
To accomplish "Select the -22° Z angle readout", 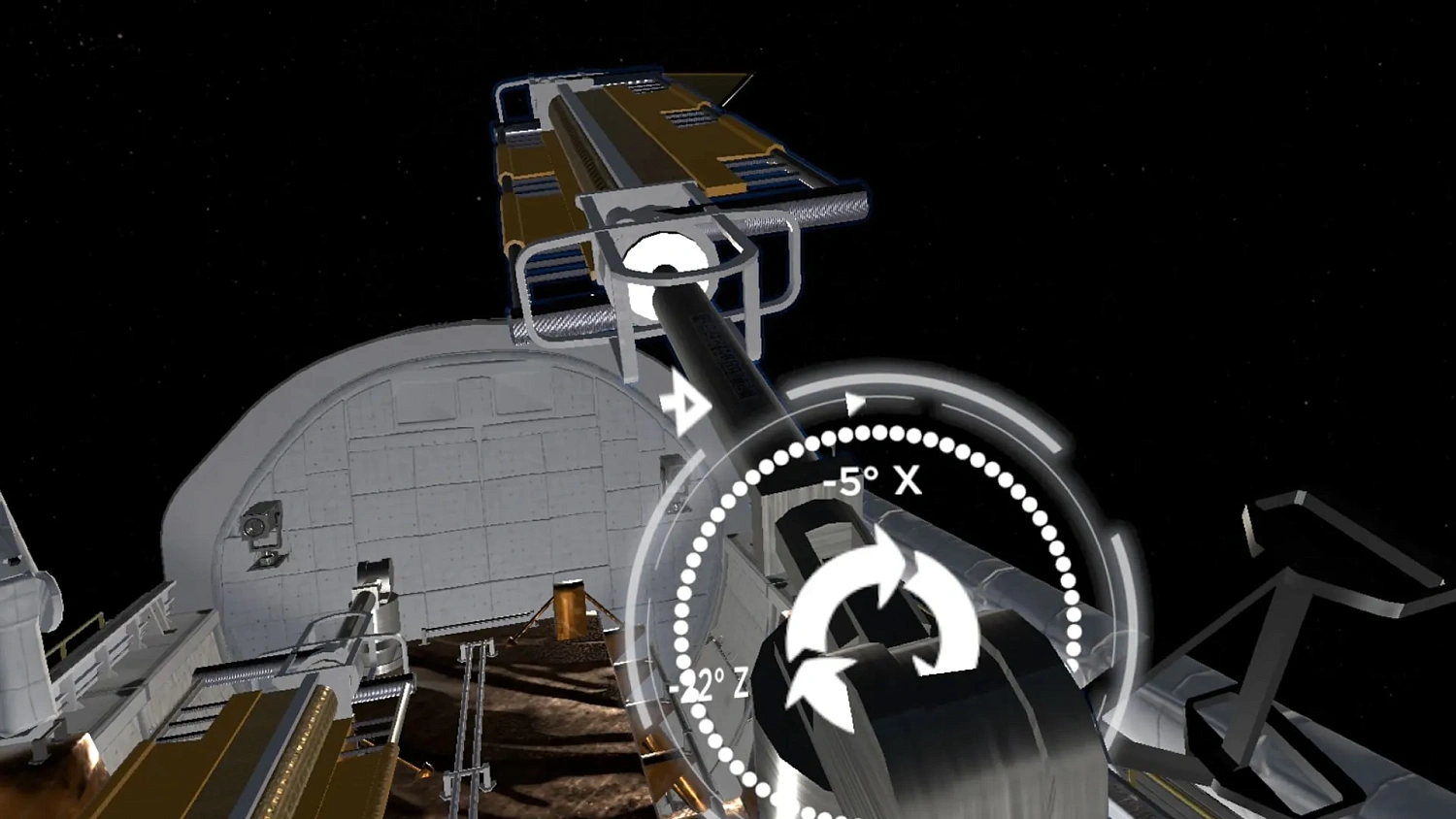I will [x=707, y=683].
